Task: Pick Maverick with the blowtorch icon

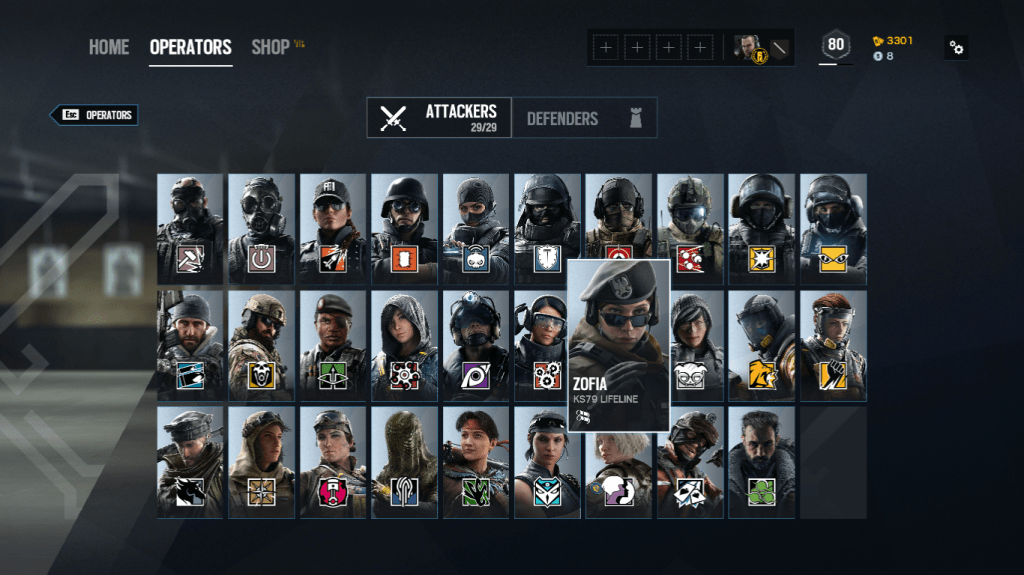Action: coord(190,462)
